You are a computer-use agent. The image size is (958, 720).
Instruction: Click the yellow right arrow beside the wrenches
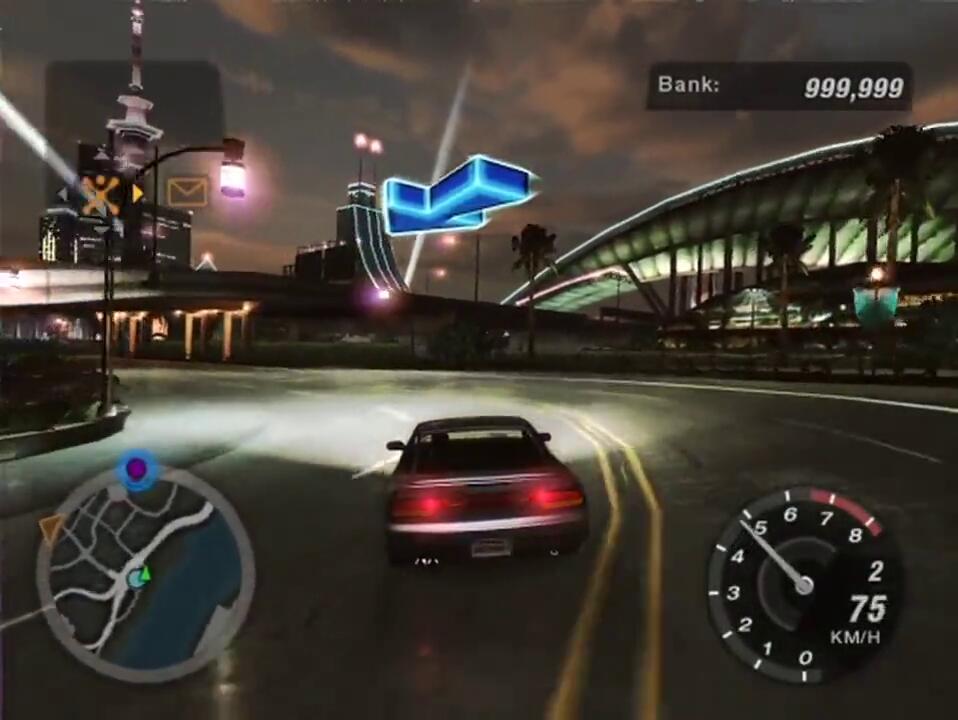click(138, 193)
